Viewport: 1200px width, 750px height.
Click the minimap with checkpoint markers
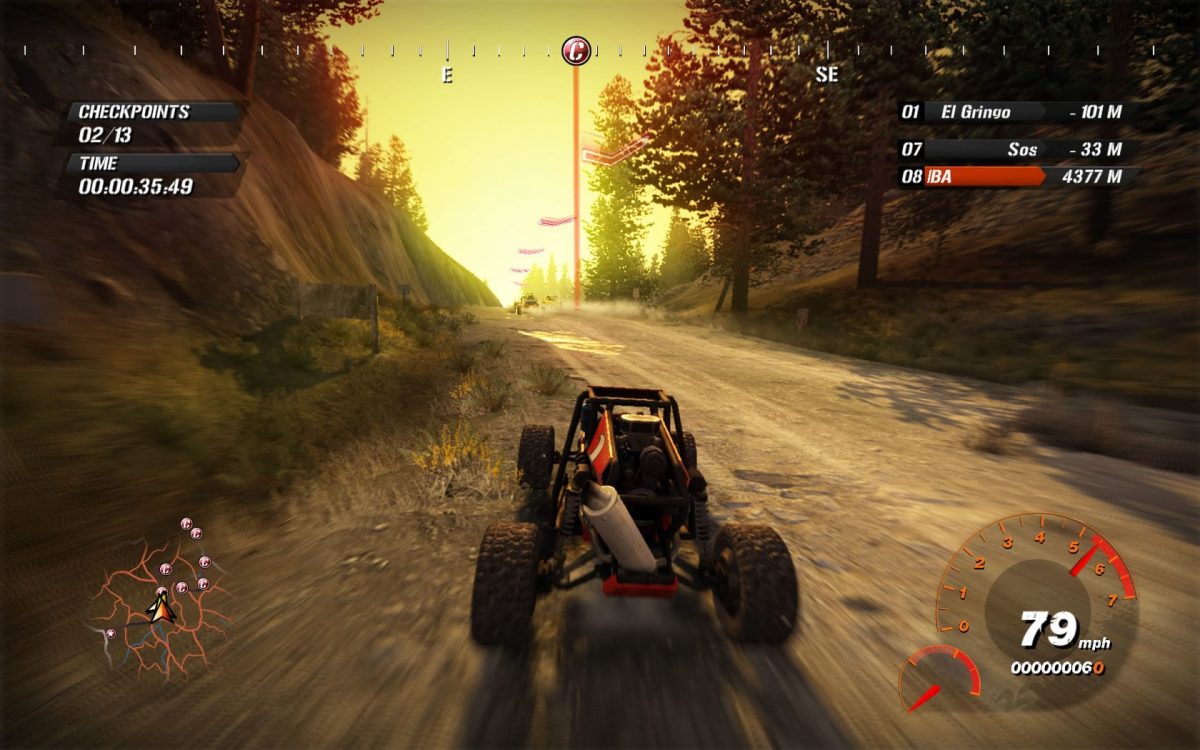160,600
